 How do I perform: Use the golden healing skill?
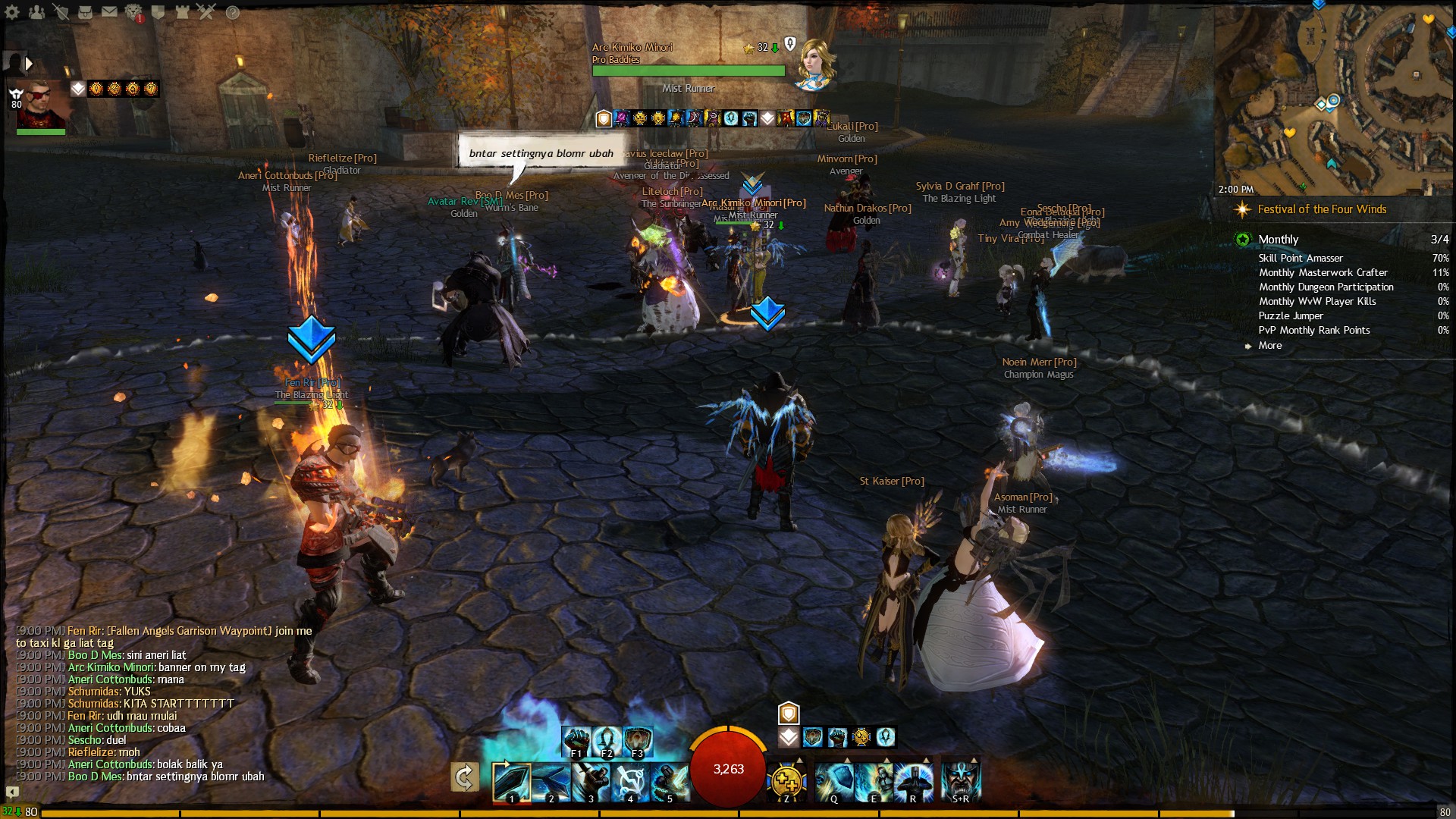click(786, 782)
